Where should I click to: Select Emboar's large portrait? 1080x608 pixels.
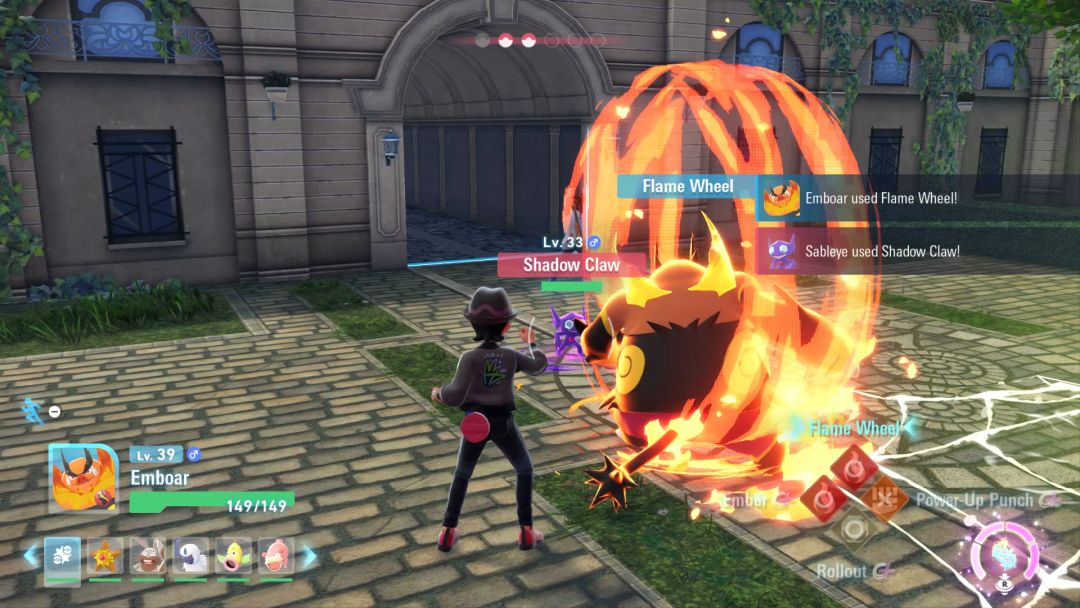point(77,478)
